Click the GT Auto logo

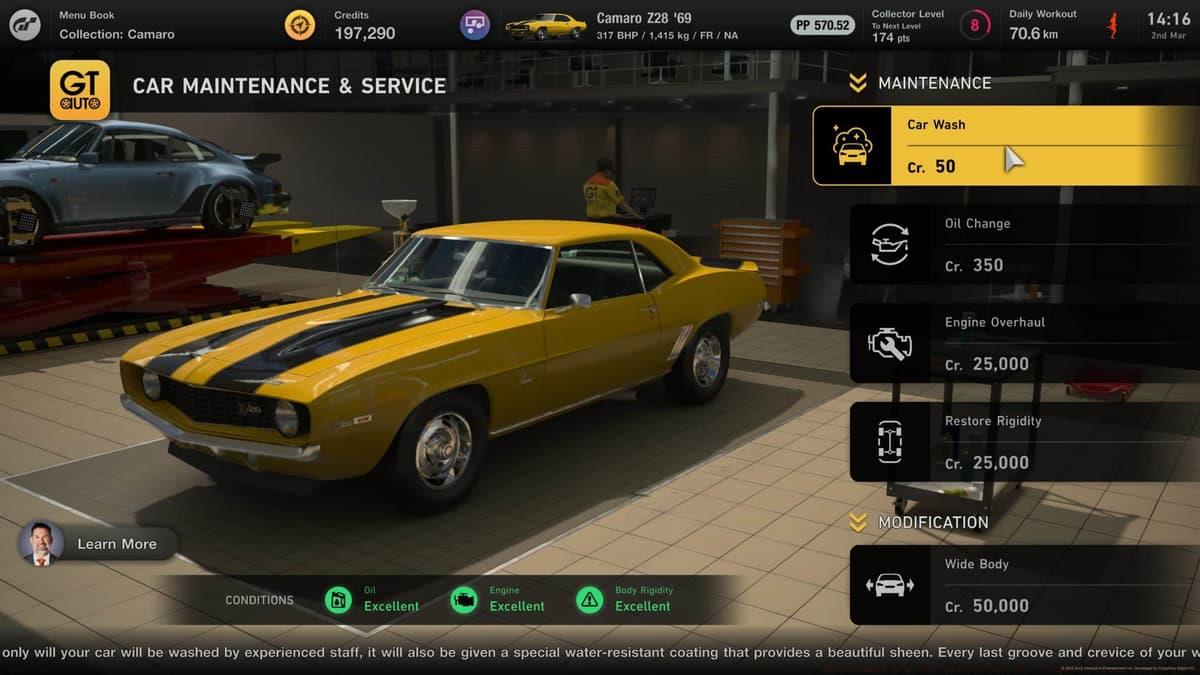tap(80, 90)
